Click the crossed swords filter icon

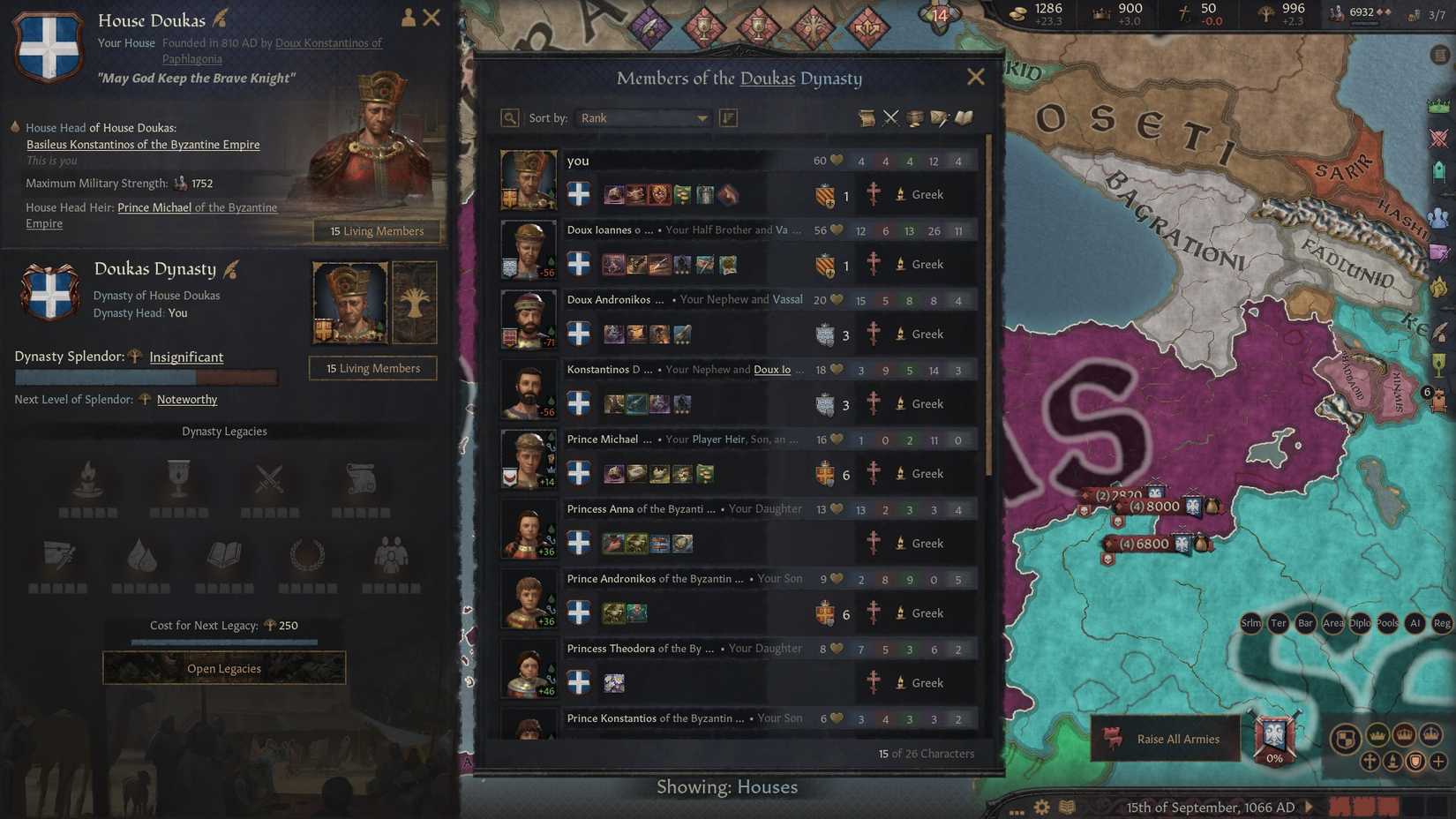pos(890,116)
